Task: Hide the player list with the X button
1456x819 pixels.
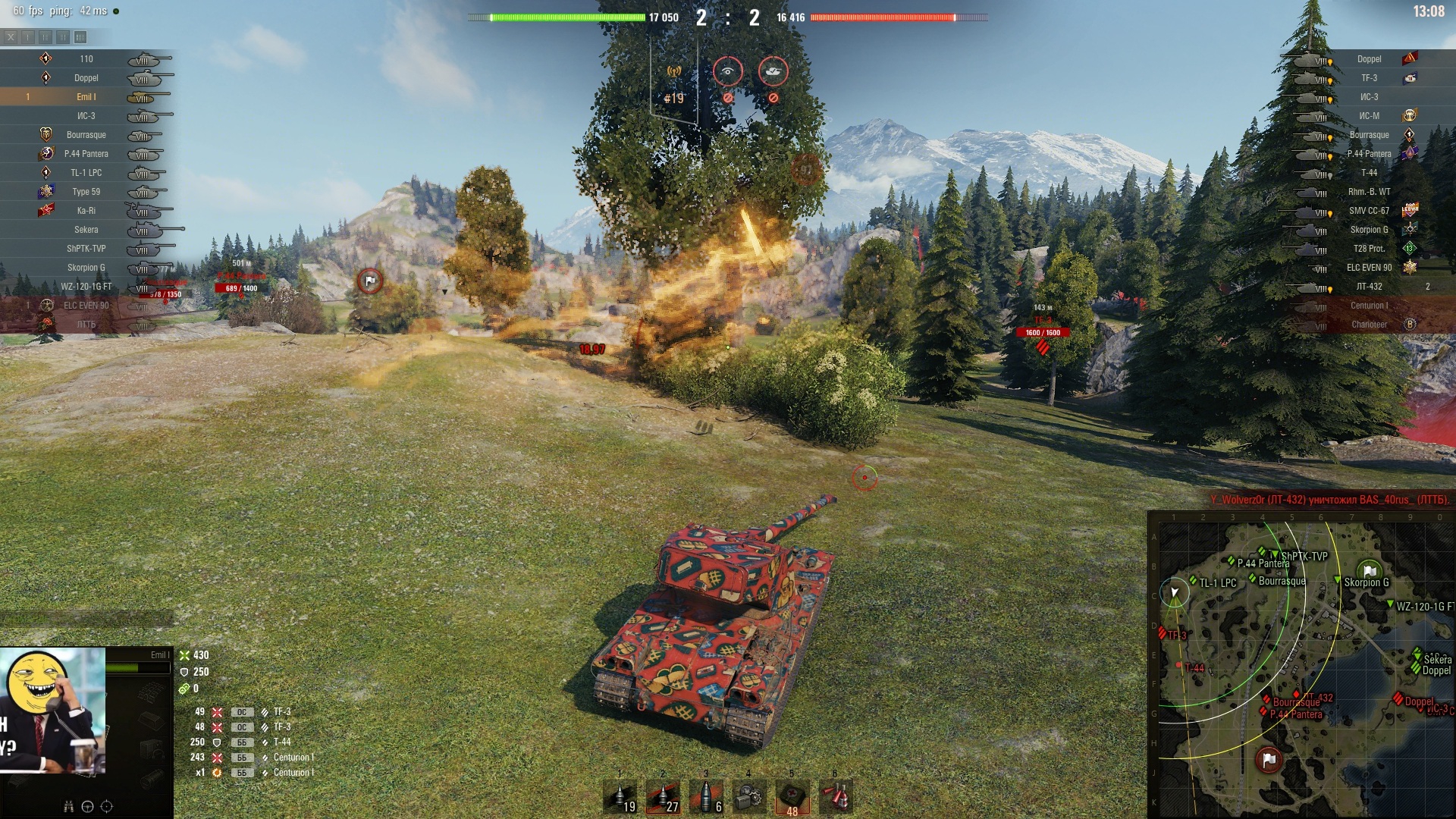Action: (x=11, y=37)
